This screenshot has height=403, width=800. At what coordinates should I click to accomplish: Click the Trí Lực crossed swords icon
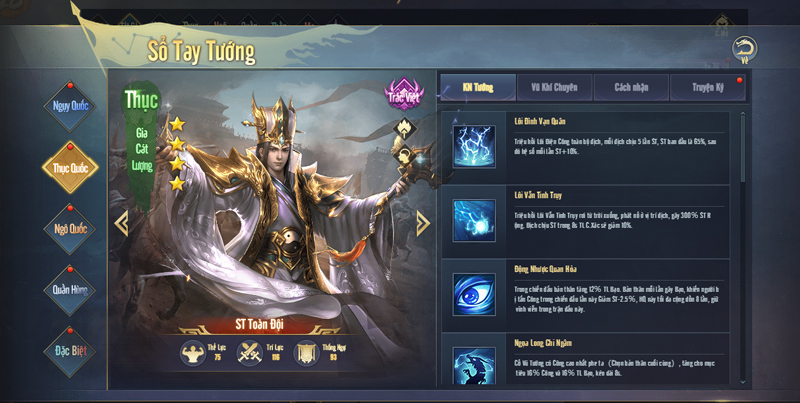(250, 352)
